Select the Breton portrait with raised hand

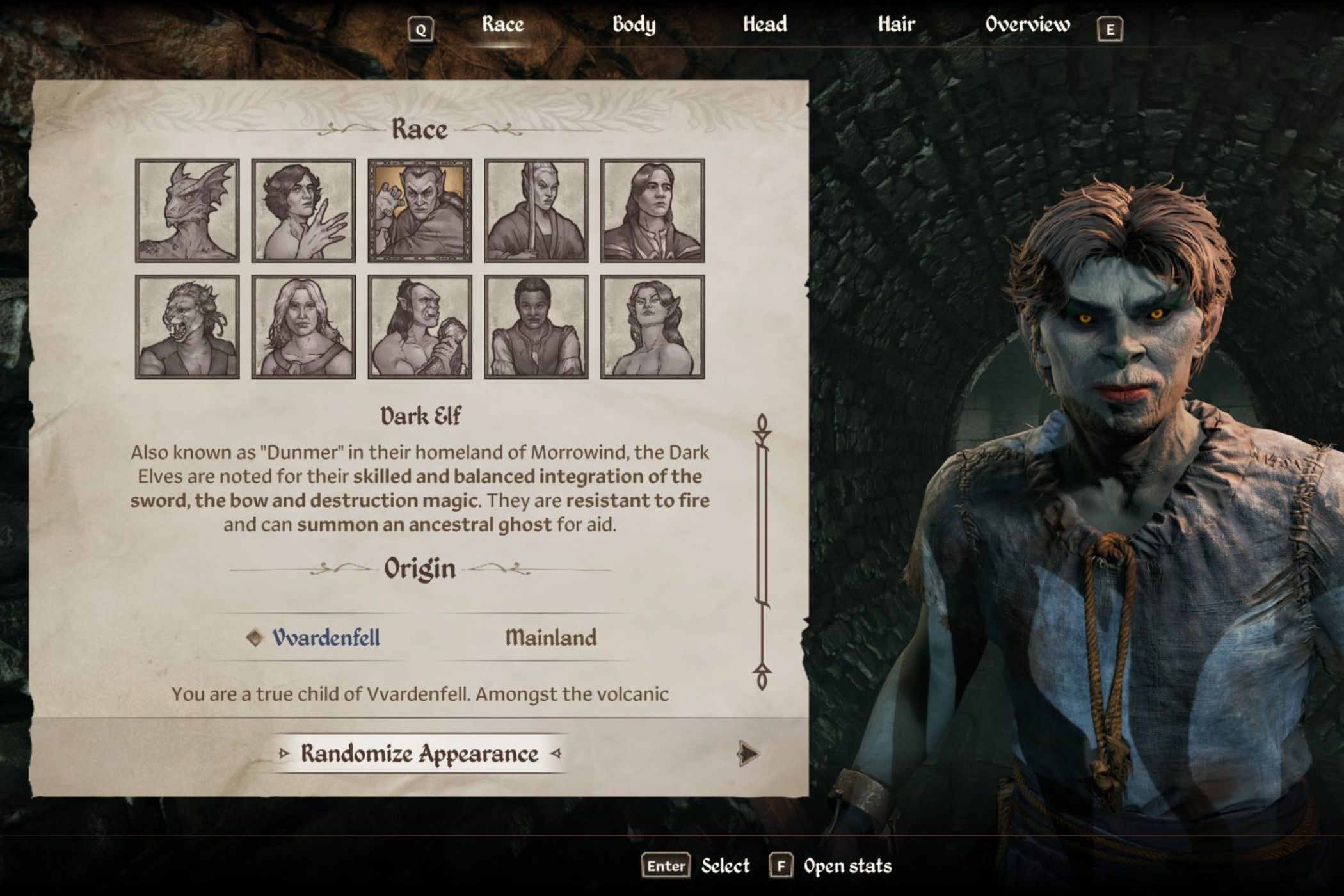pos(303,211)
